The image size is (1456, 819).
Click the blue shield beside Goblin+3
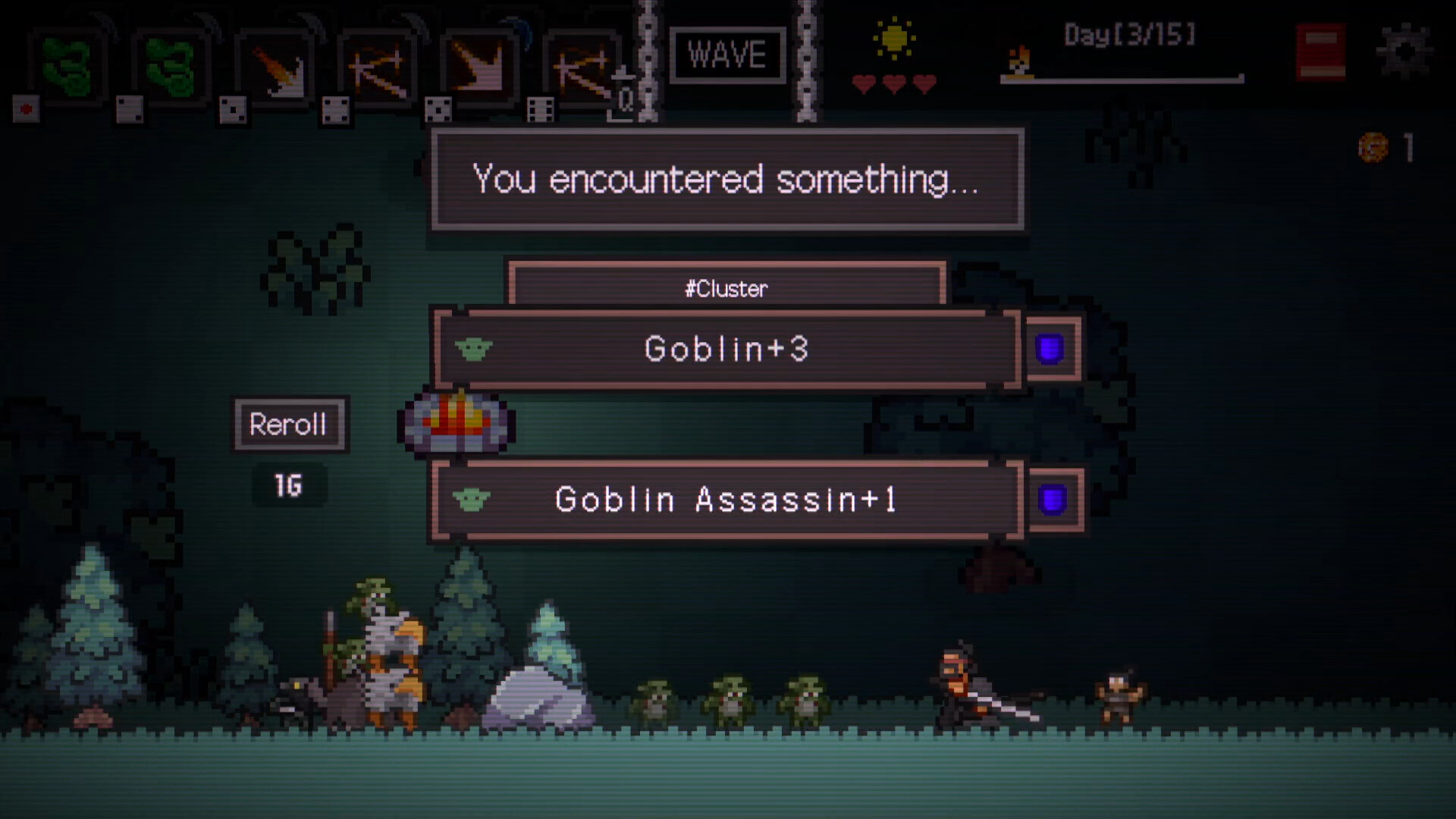point(1050,350)
